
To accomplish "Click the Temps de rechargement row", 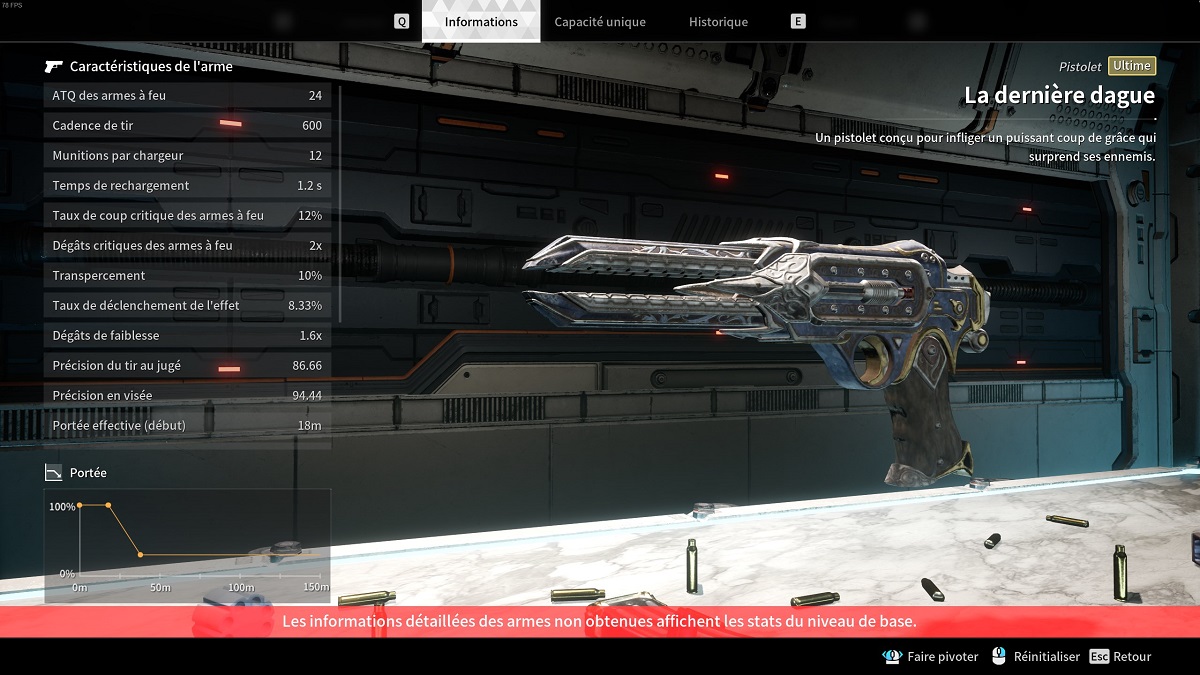I will 187,186.
